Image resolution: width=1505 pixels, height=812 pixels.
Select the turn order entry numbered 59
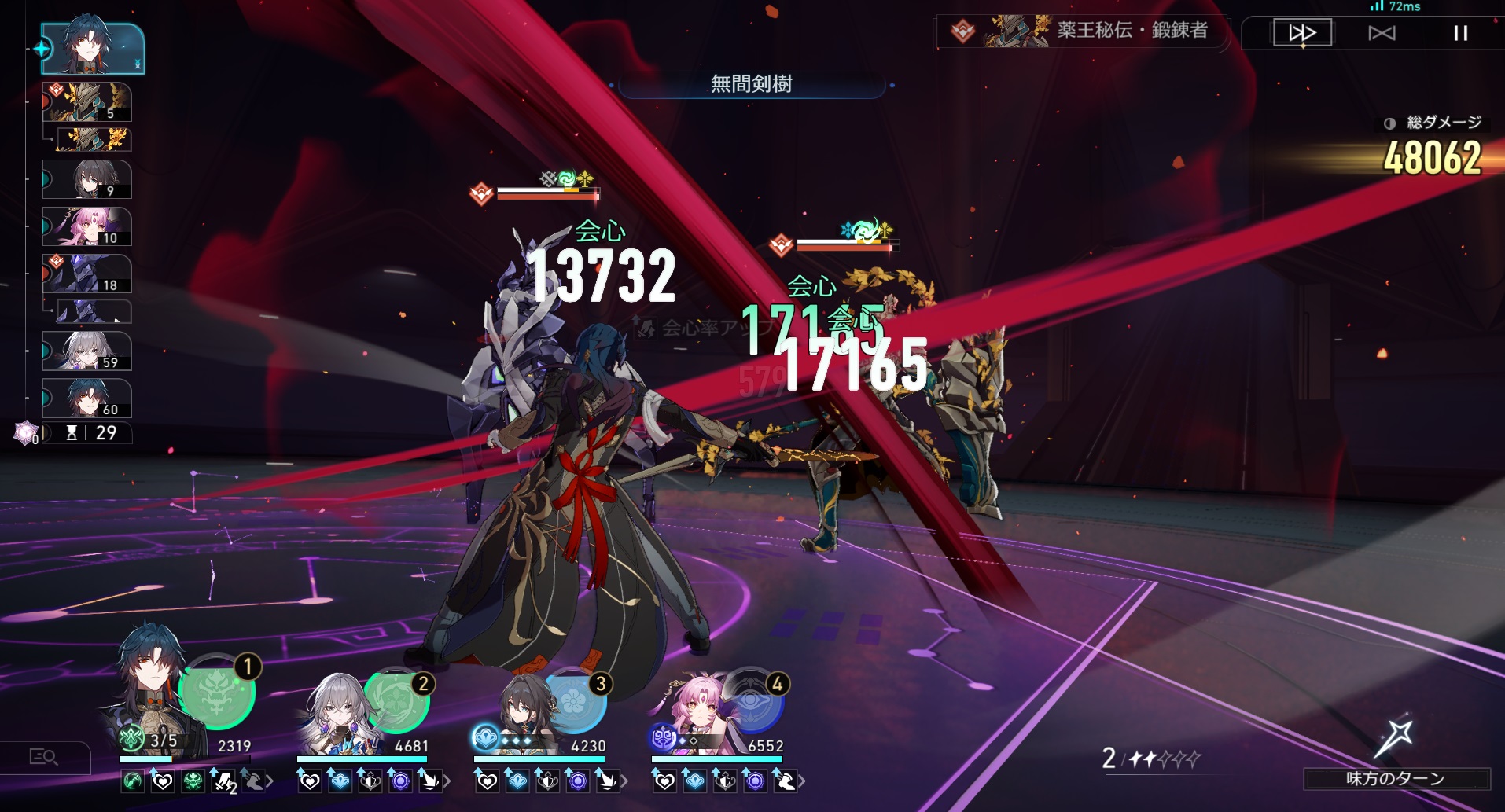coord(86,351)
